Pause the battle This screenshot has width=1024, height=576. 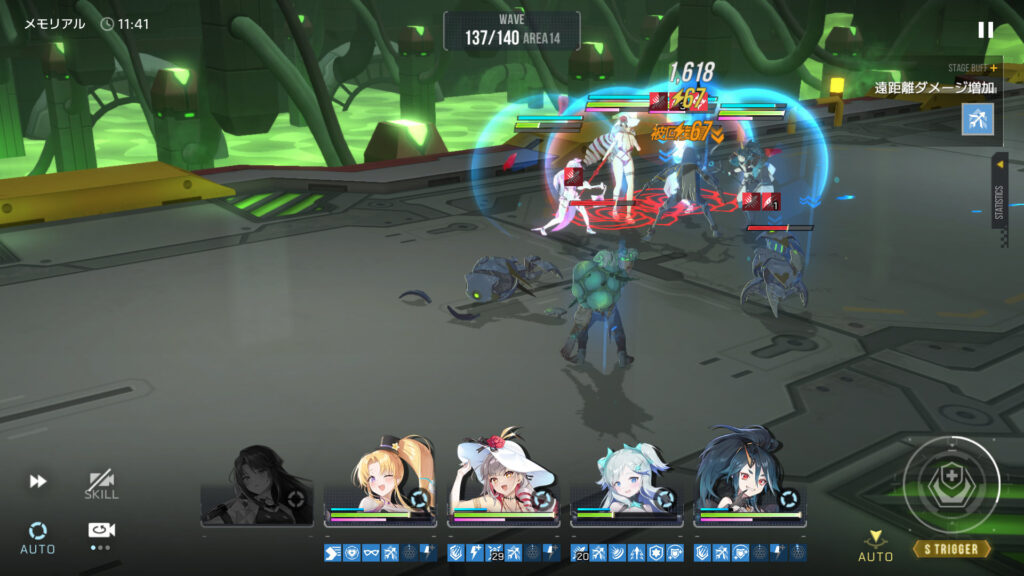click(985, 30)
